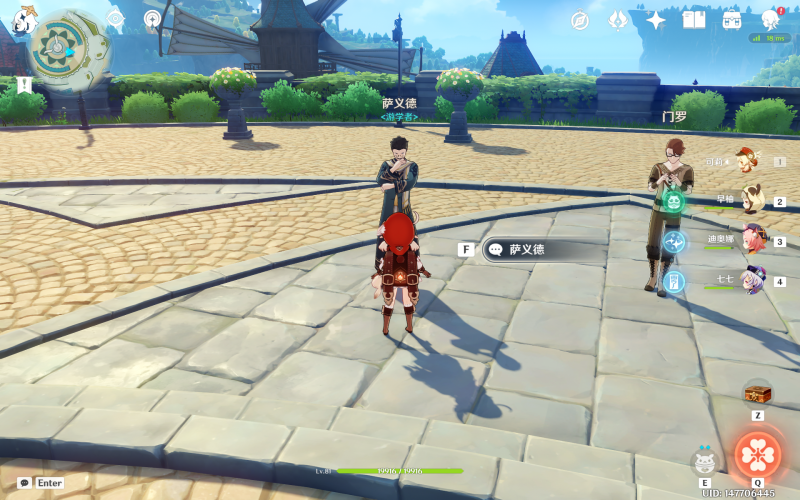Activate the Elemental Sight eye icon
The width and height of the screenshot is (800, 500).
115,18
